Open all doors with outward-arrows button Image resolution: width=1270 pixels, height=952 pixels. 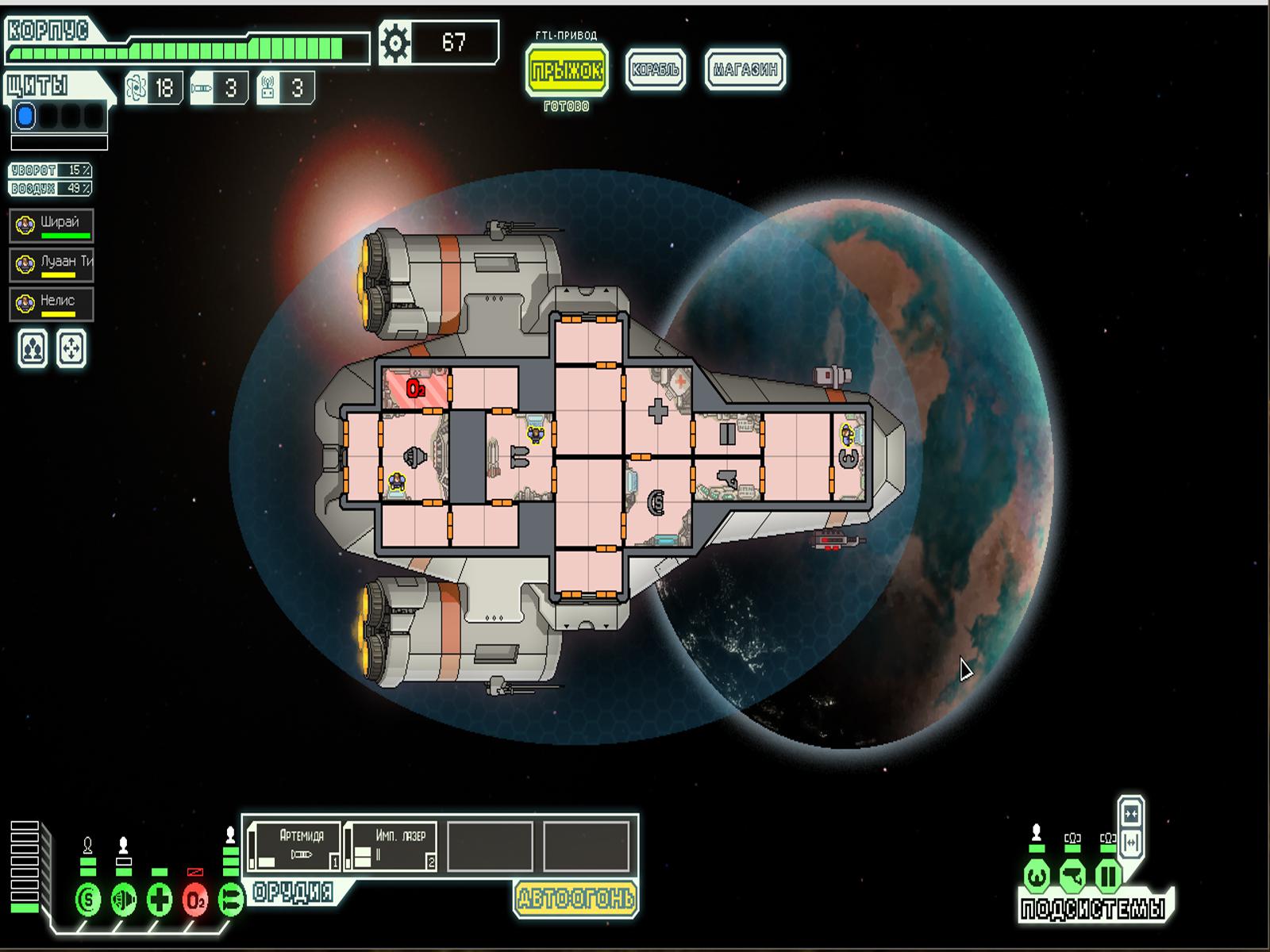coord(1131,842)
